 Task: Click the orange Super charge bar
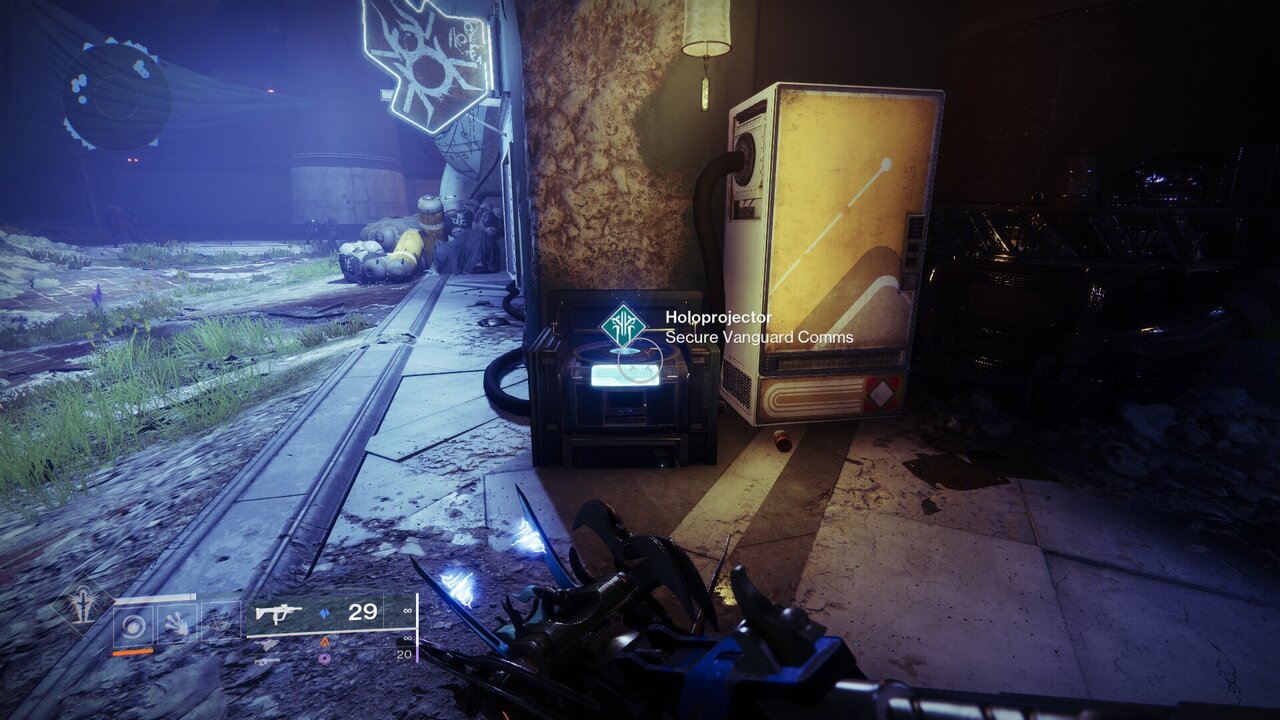pyautogui.click(x=132, y=652)
